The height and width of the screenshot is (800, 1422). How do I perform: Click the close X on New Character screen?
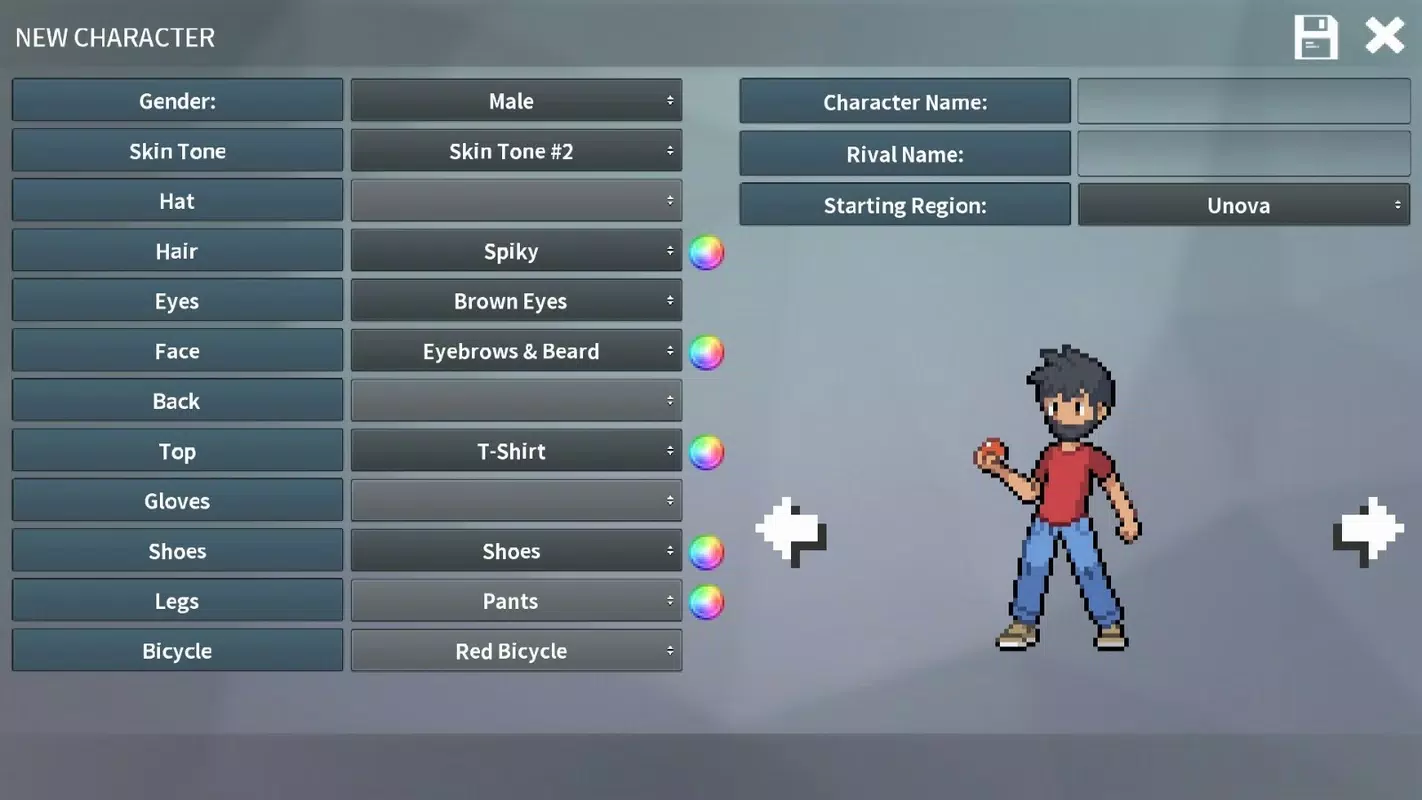point(1384,35)
